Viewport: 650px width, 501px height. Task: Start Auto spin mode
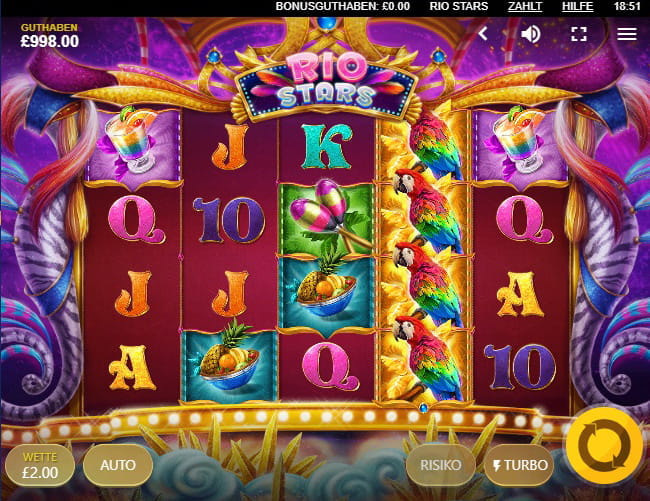[117, 464]
